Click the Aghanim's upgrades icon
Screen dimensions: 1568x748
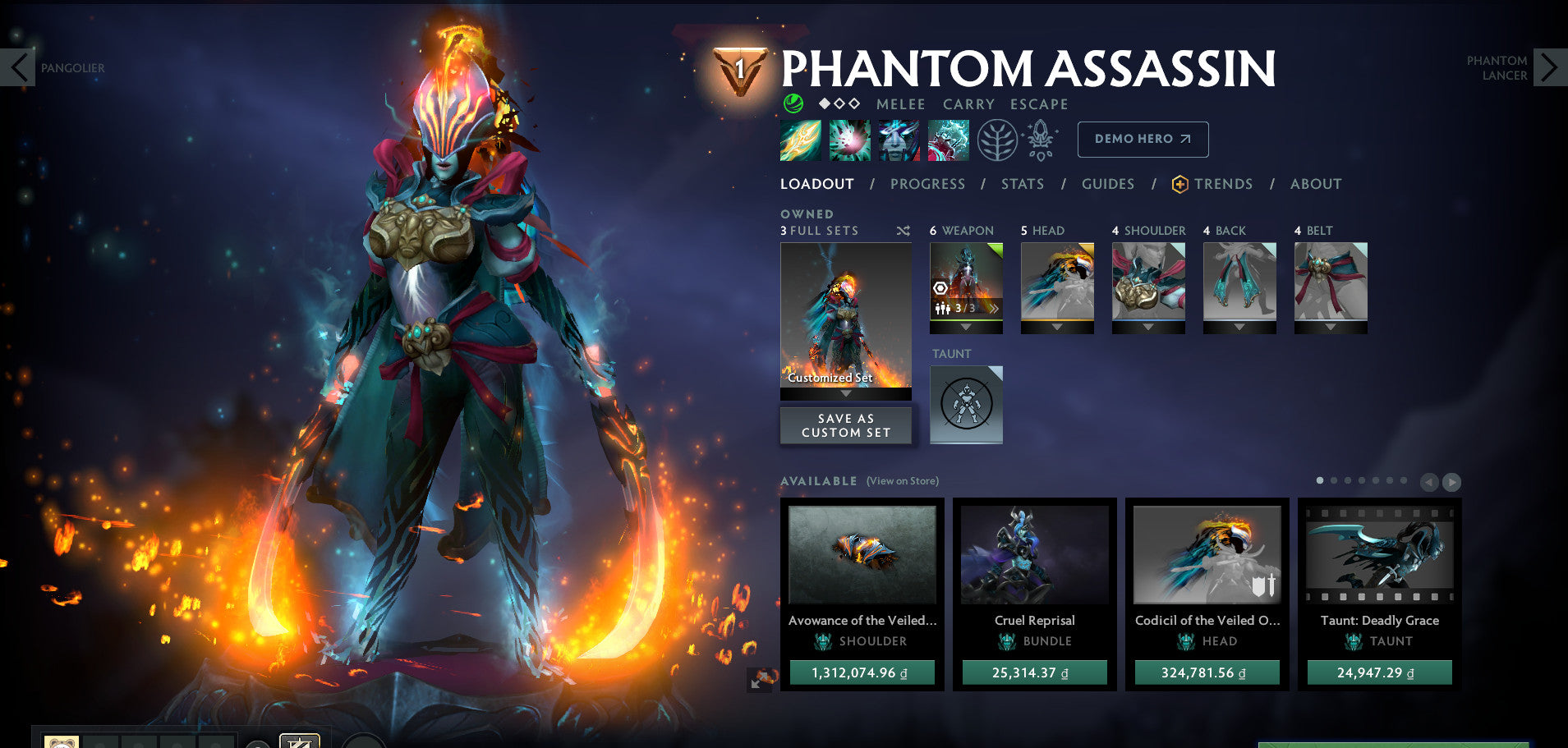(1042, 140)
